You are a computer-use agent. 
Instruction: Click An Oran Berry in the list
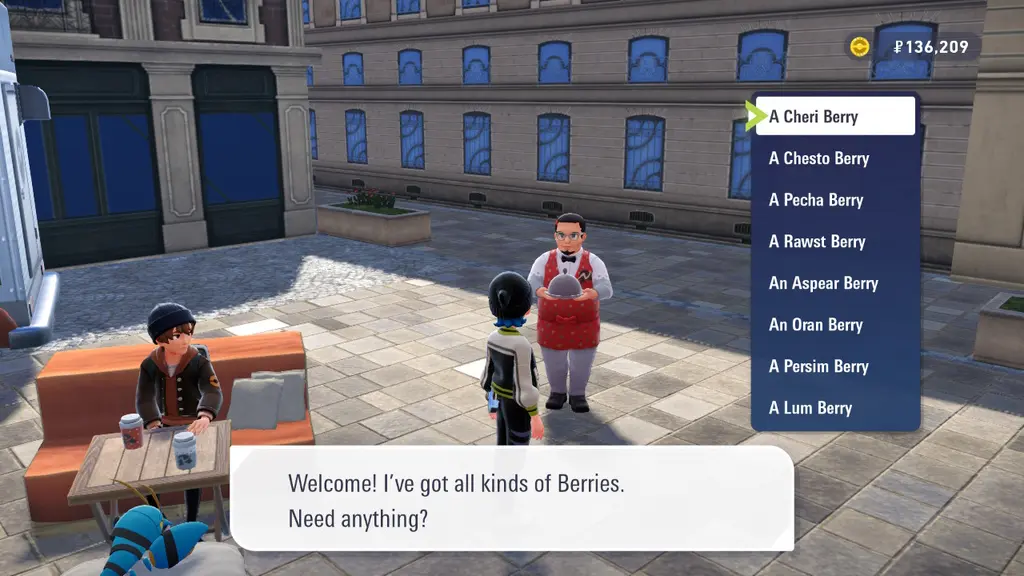tap(835, 325)
